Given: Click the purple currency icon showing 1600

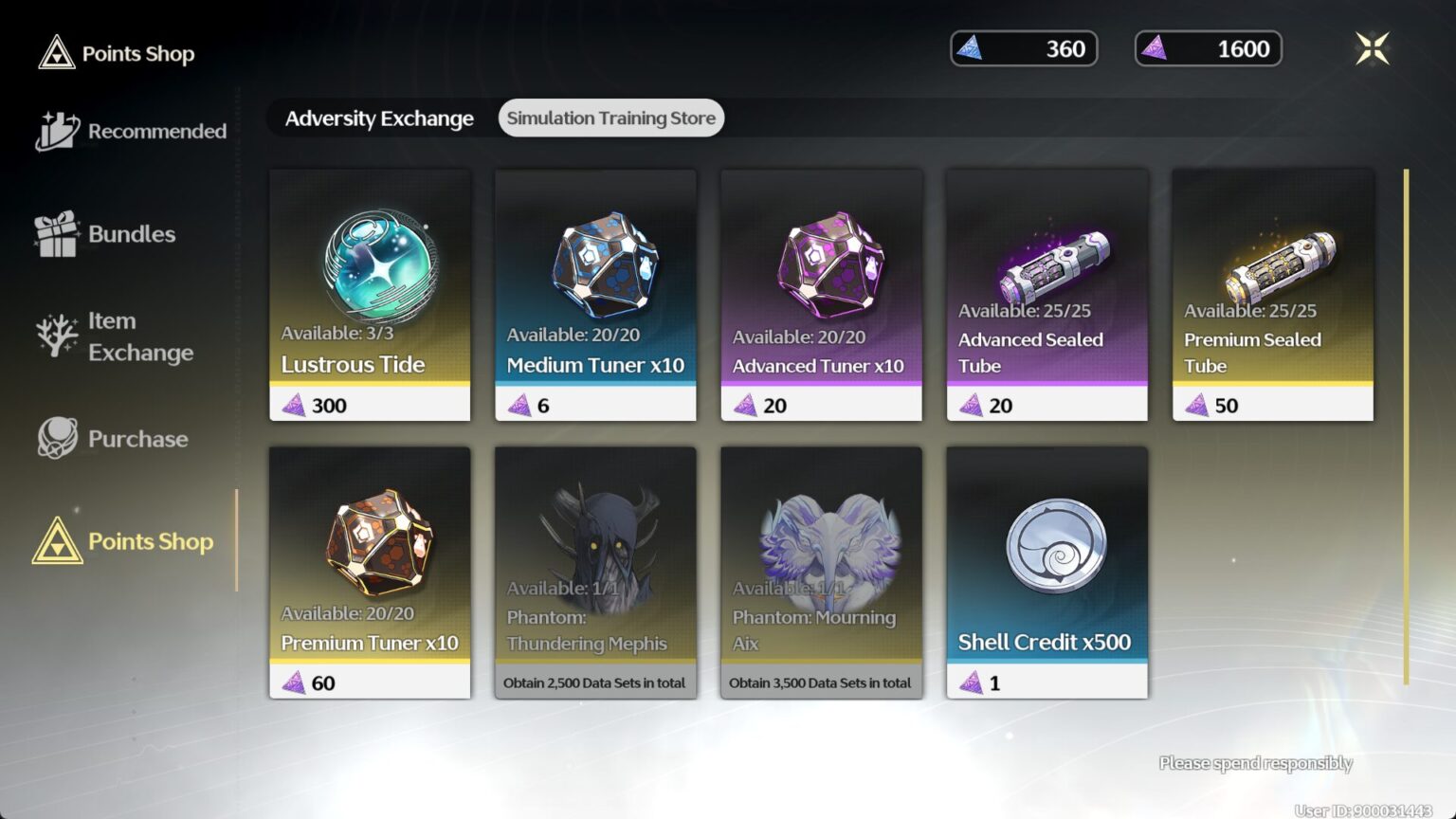Looking at the screenshot, I should 1153,48.
